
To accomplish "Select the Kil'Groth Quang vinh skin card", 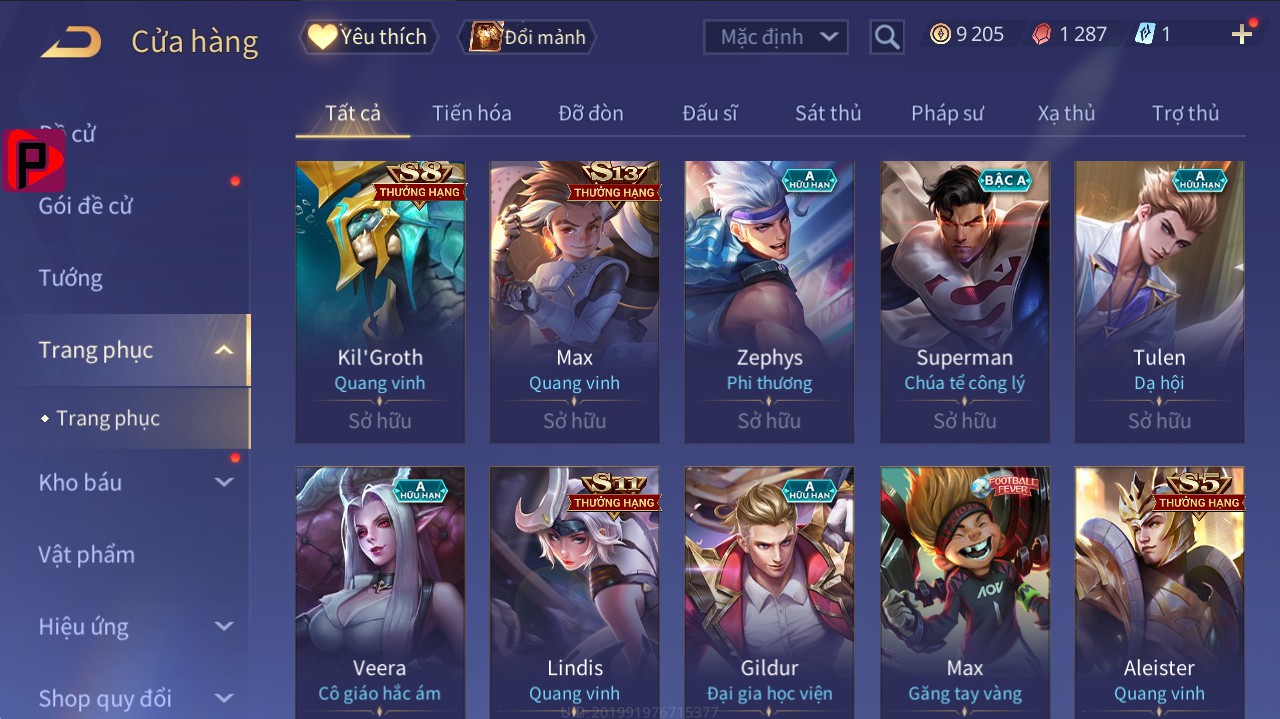I will coord(380,300).
